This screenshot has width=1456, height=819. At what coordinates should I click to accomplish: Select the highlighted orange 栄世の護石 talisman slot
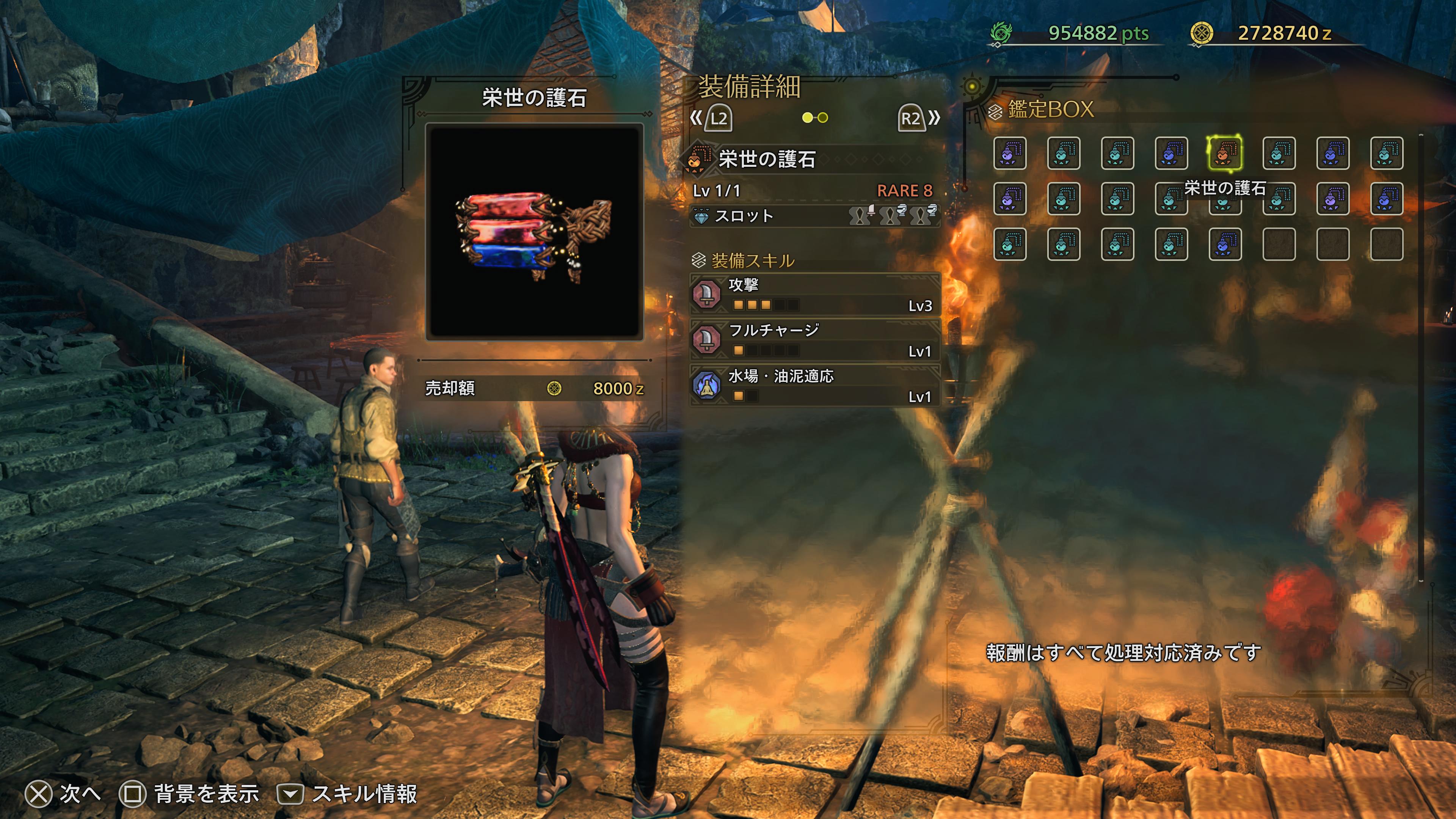(x=1224, y=153)
